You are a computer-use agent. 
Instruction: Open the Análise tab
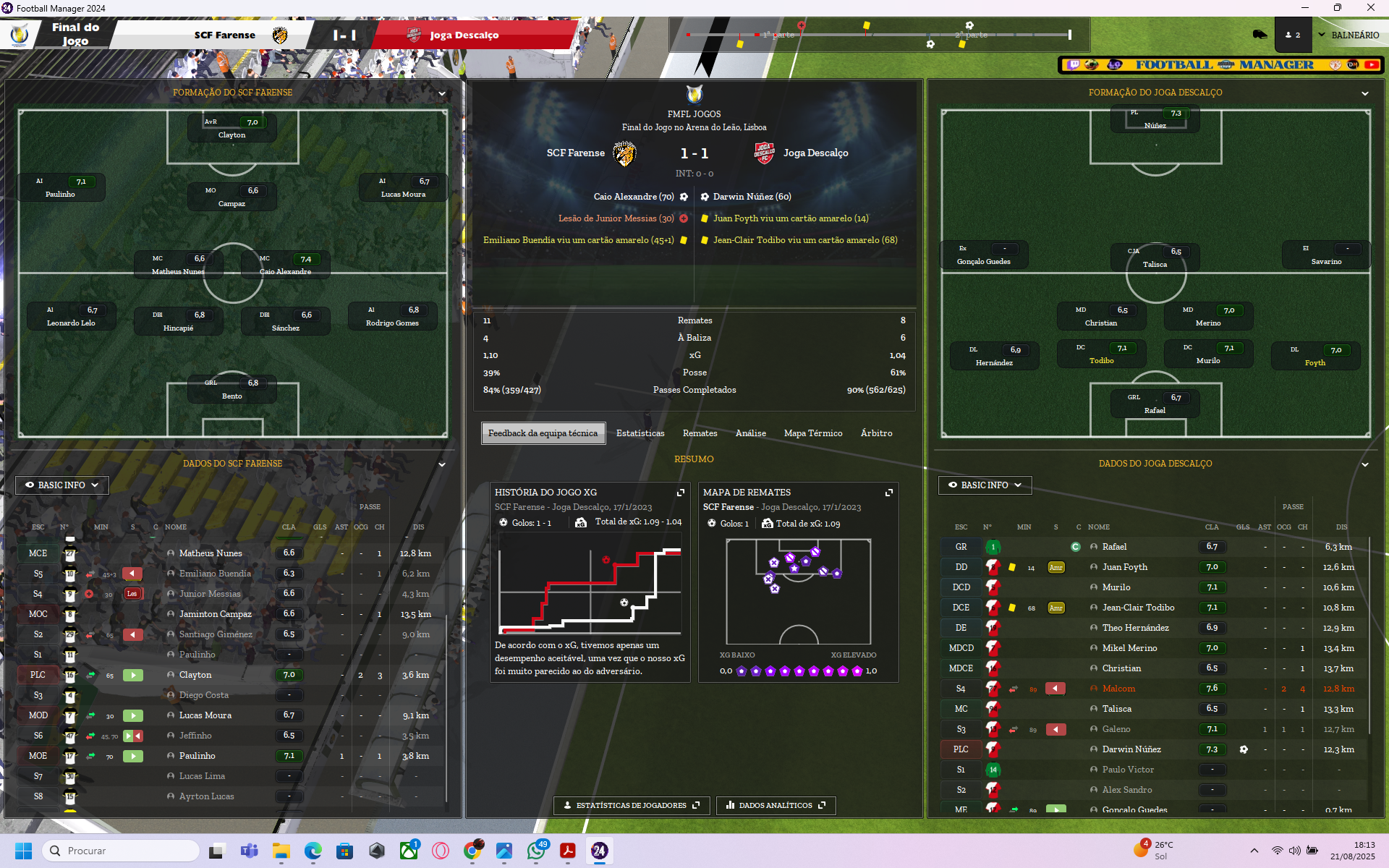point(750,433)
